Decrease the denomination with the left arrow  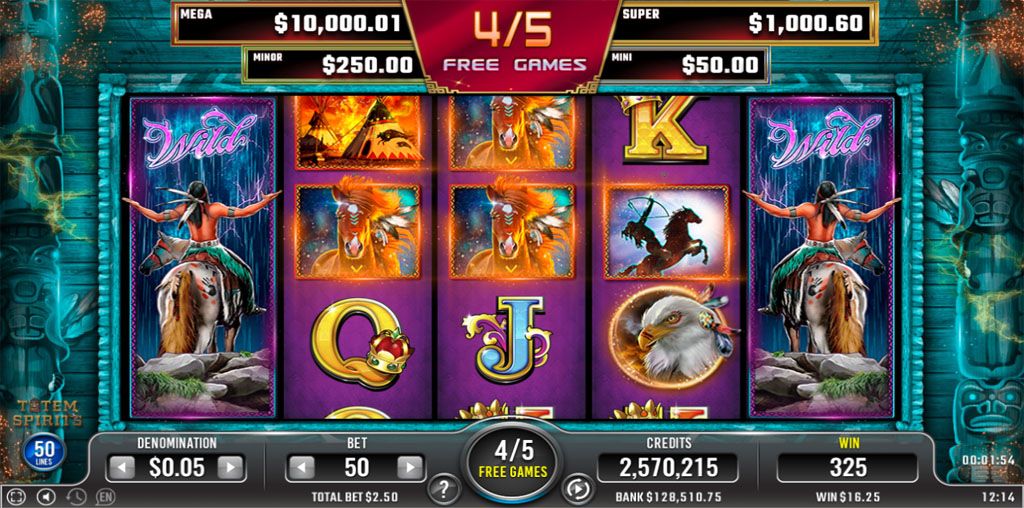point(120,467)
